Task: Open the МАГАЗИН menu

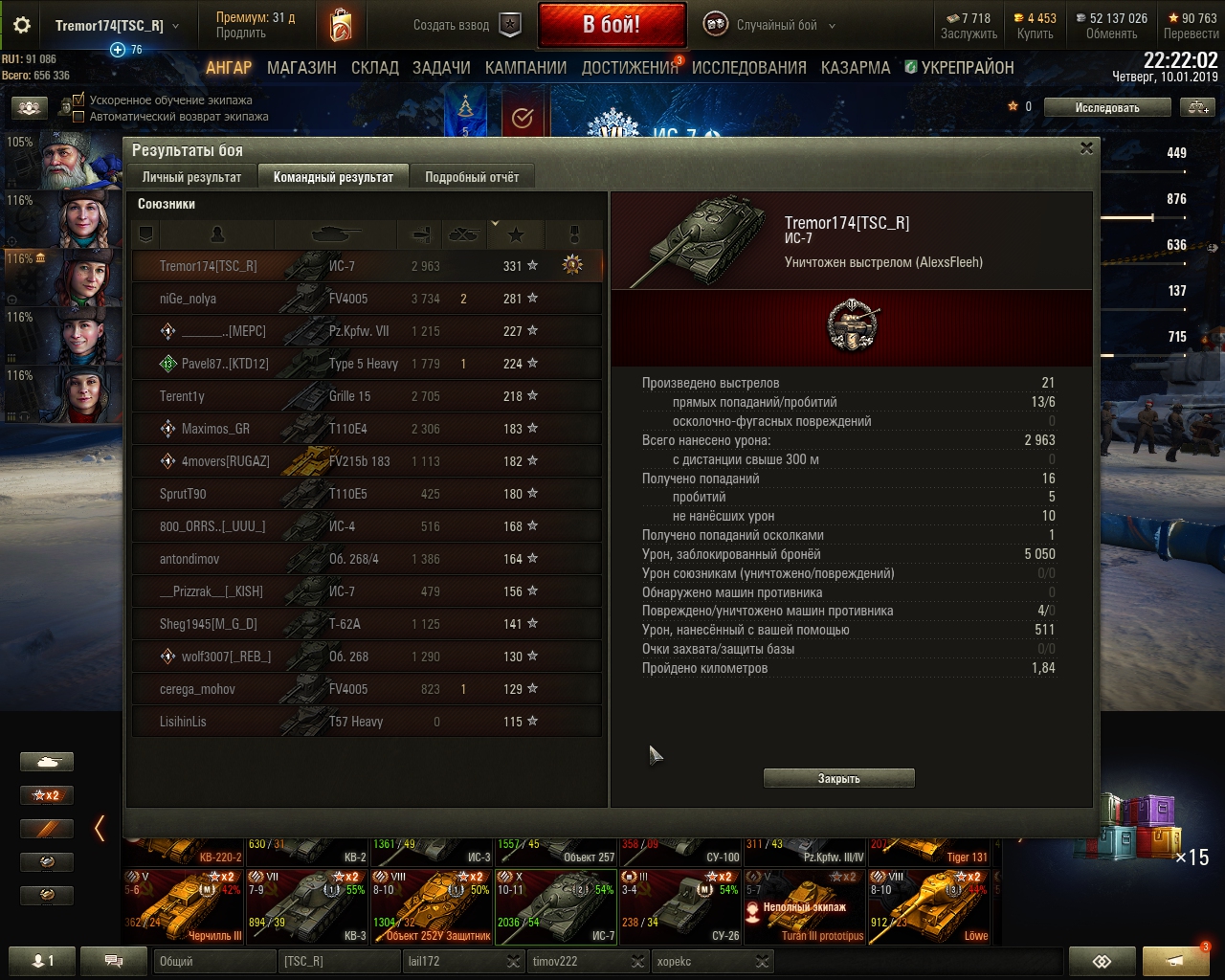Action: [301, 68]
